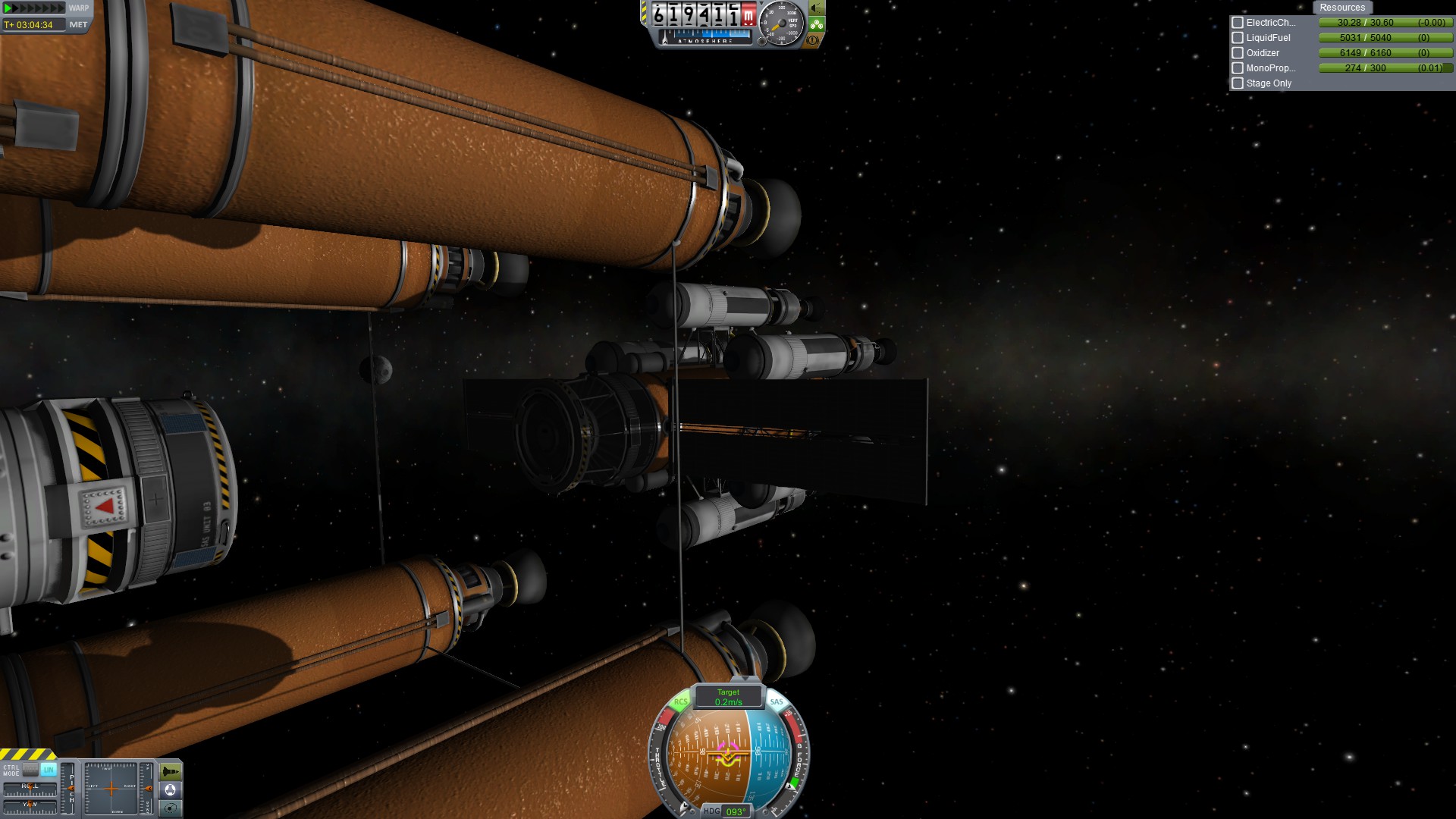Click the MET mission clock mode label
The width and height of the screenshot is (1456, 819).
pos(78,25)
